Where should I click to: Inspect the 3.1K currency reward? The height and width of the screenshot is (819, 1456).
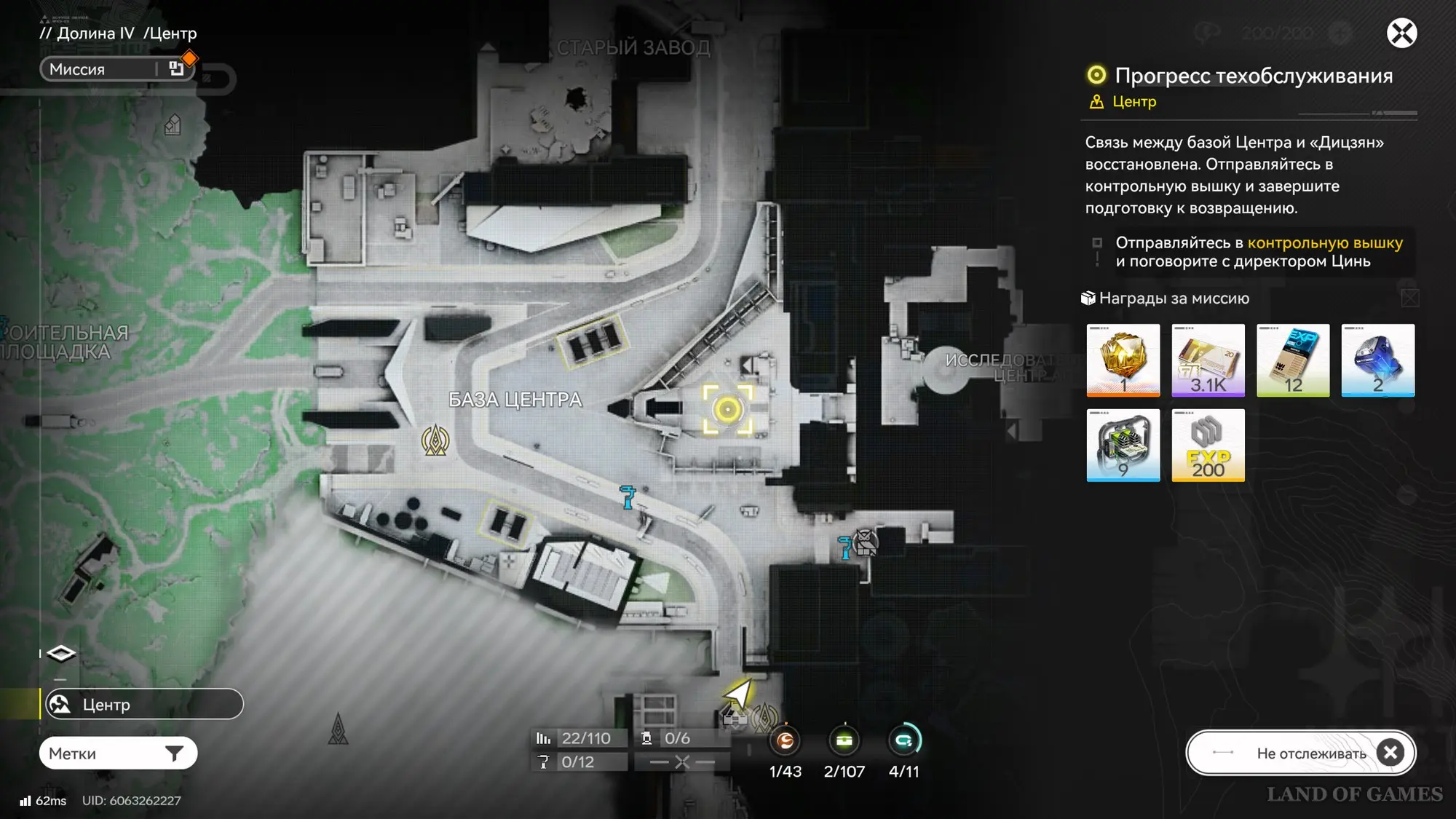(1208, 360)
